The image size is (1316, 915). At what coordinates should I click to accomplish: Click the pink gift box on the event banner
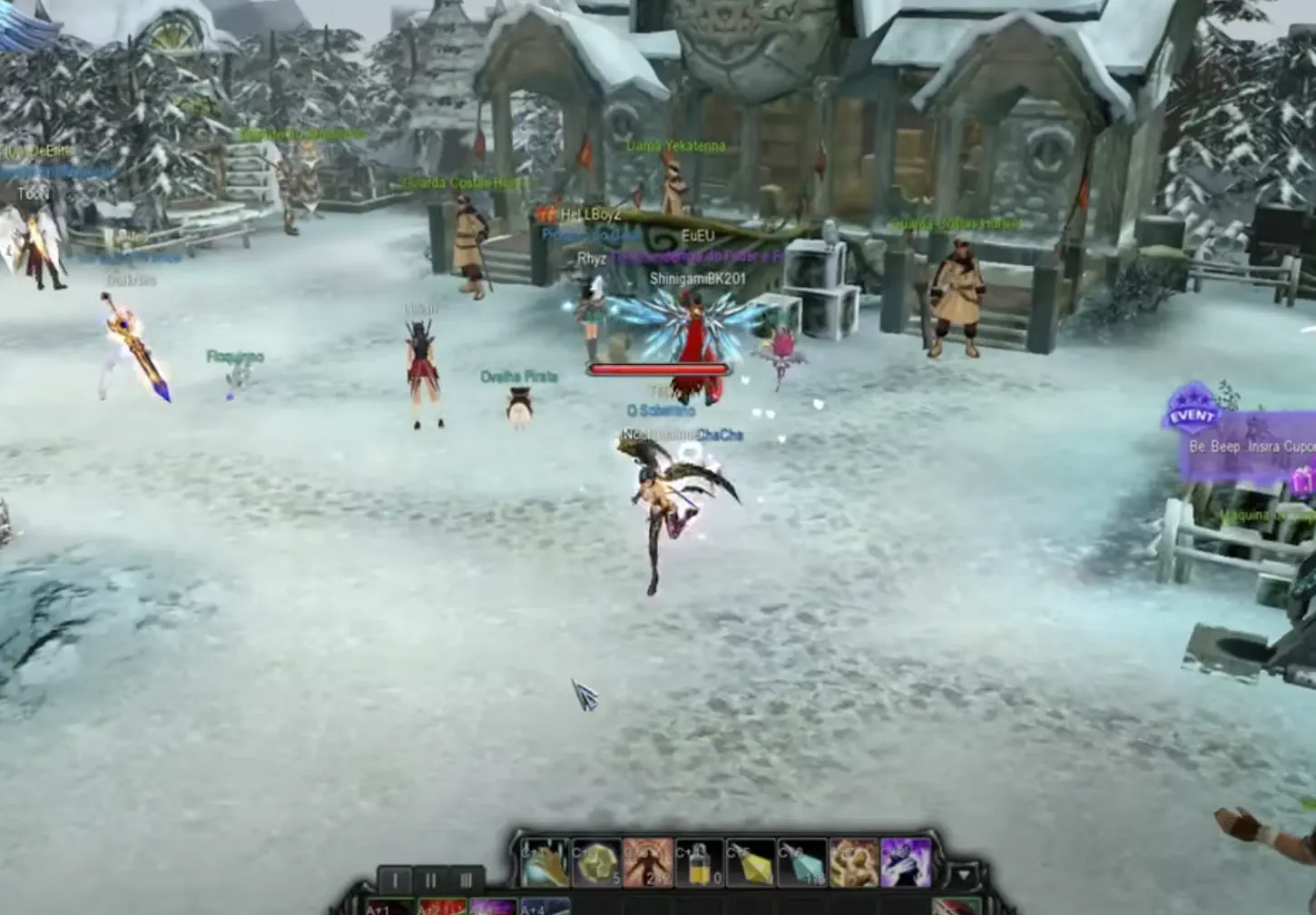tap(1301, 479)
